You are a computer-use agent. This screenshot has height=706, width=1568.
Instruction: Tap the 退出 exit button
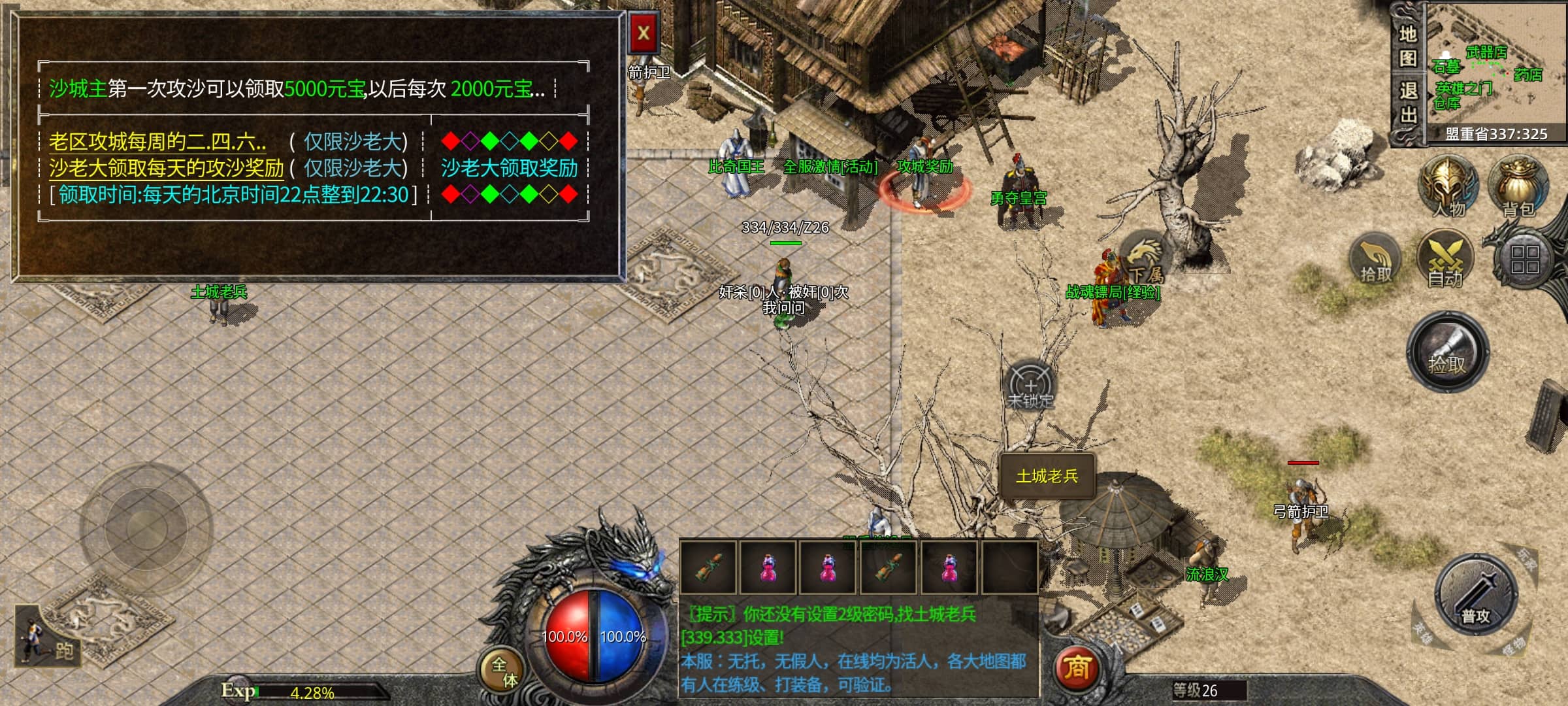point(1407,103)
